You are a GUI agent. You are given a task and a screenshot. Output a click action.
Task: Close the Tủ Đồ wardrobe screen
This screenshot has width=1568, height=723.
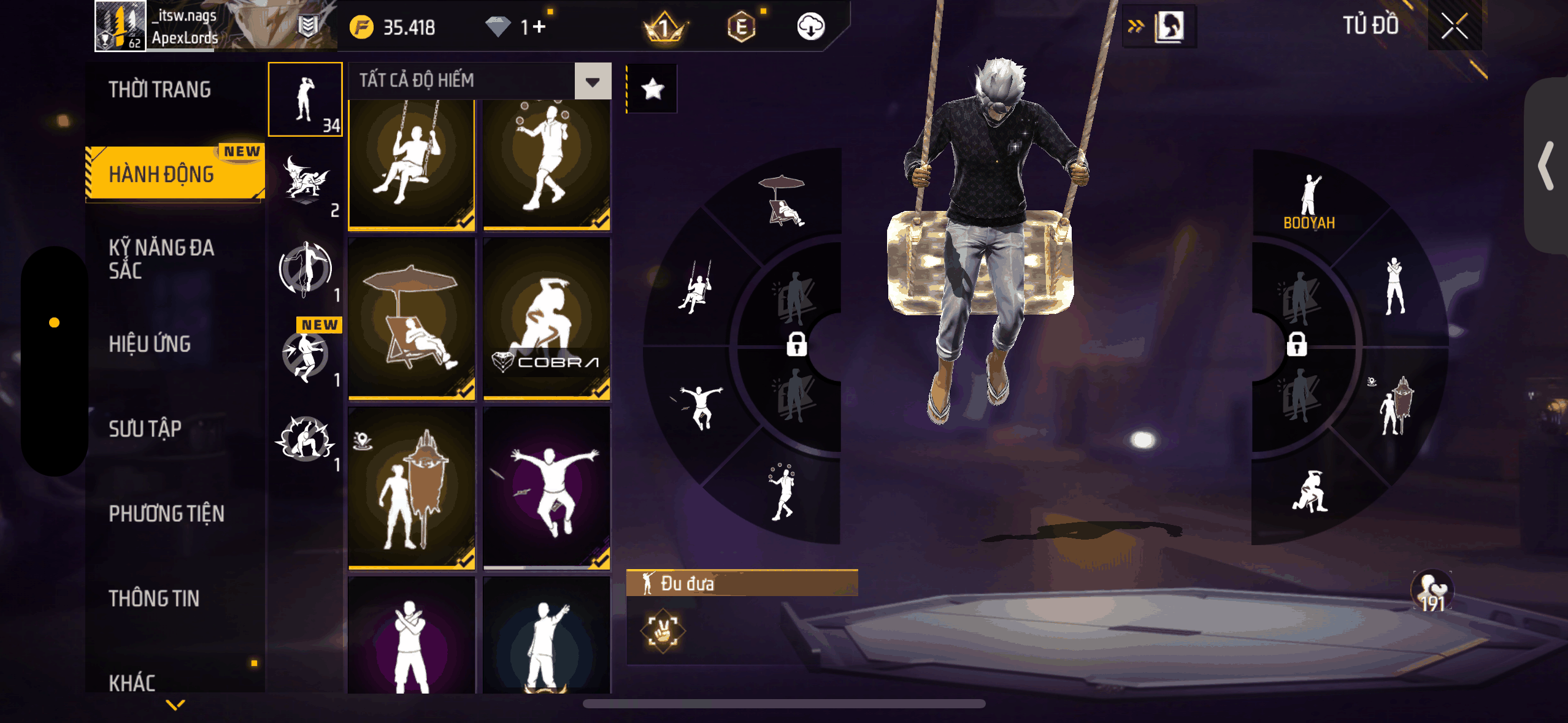click(1454, 26)
